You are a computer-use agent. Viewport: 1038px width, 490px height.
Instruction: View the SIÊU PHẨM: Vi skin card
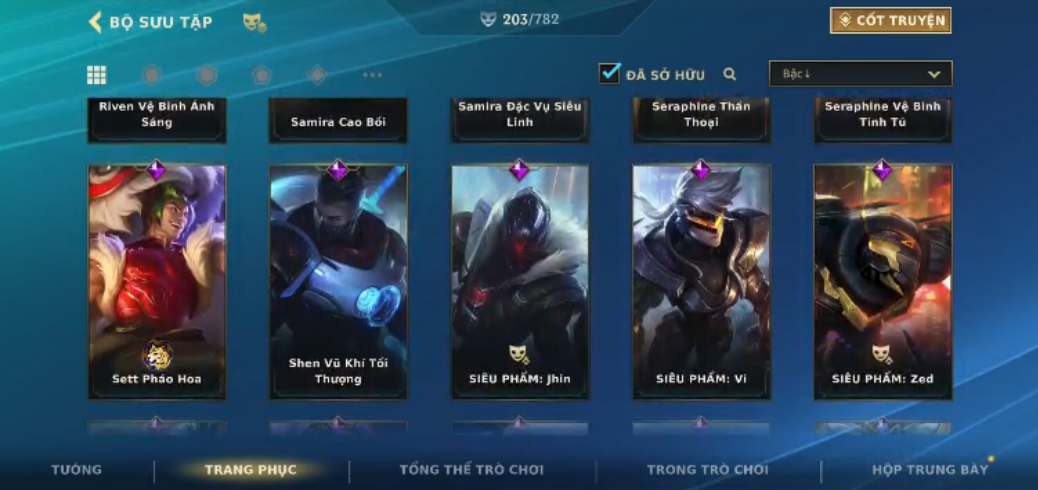tap(701, 282)
